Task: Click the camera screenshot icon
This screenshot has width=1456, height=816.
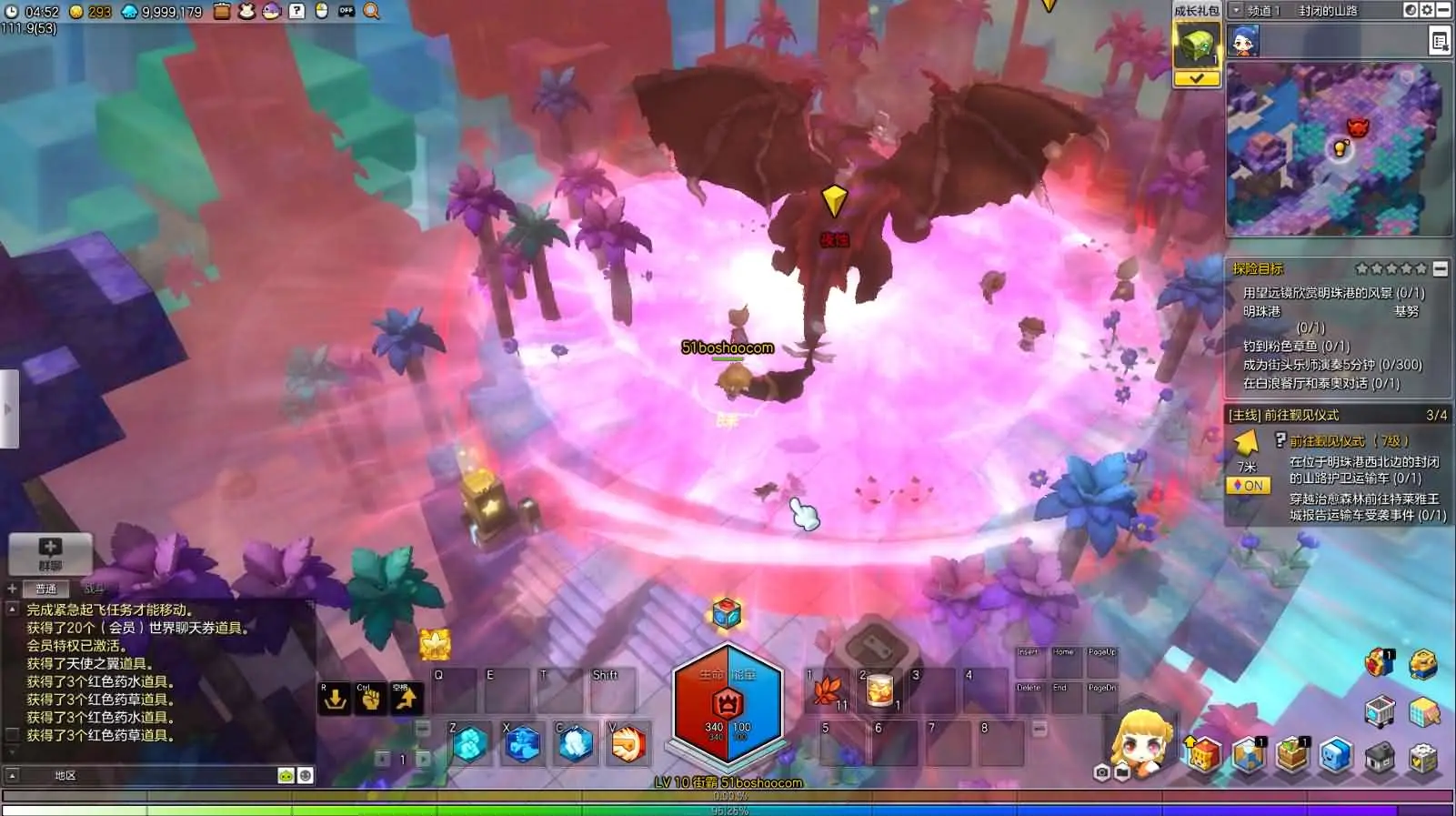Action: point(1101,772)
